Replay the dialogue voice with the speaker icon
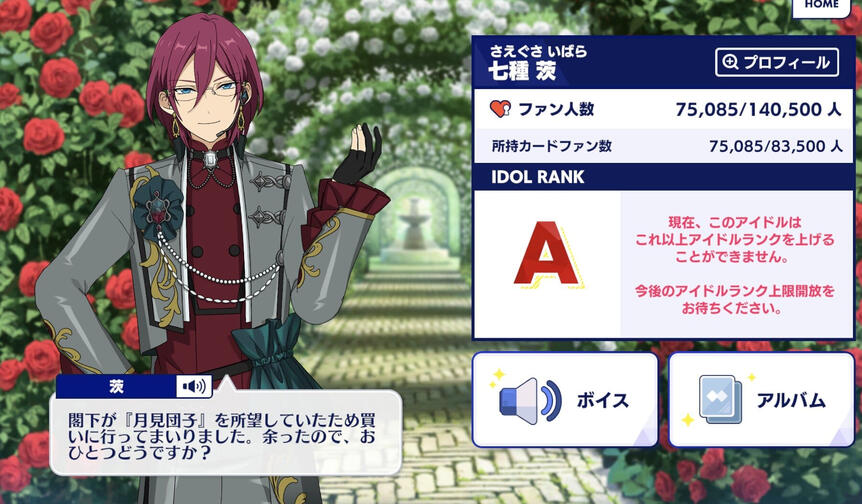 (194, 386)
